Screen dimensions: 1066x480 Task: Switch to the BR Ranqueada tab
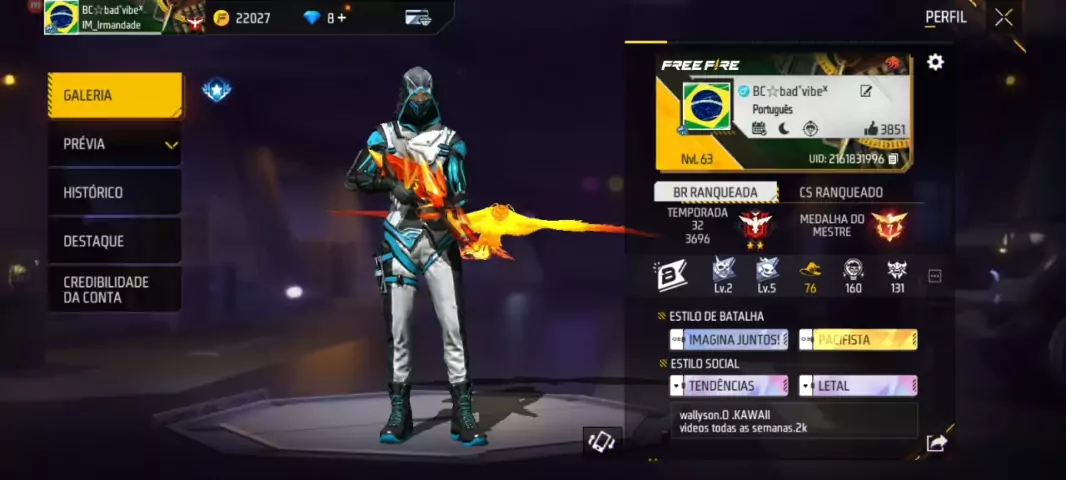pos(716,192)
